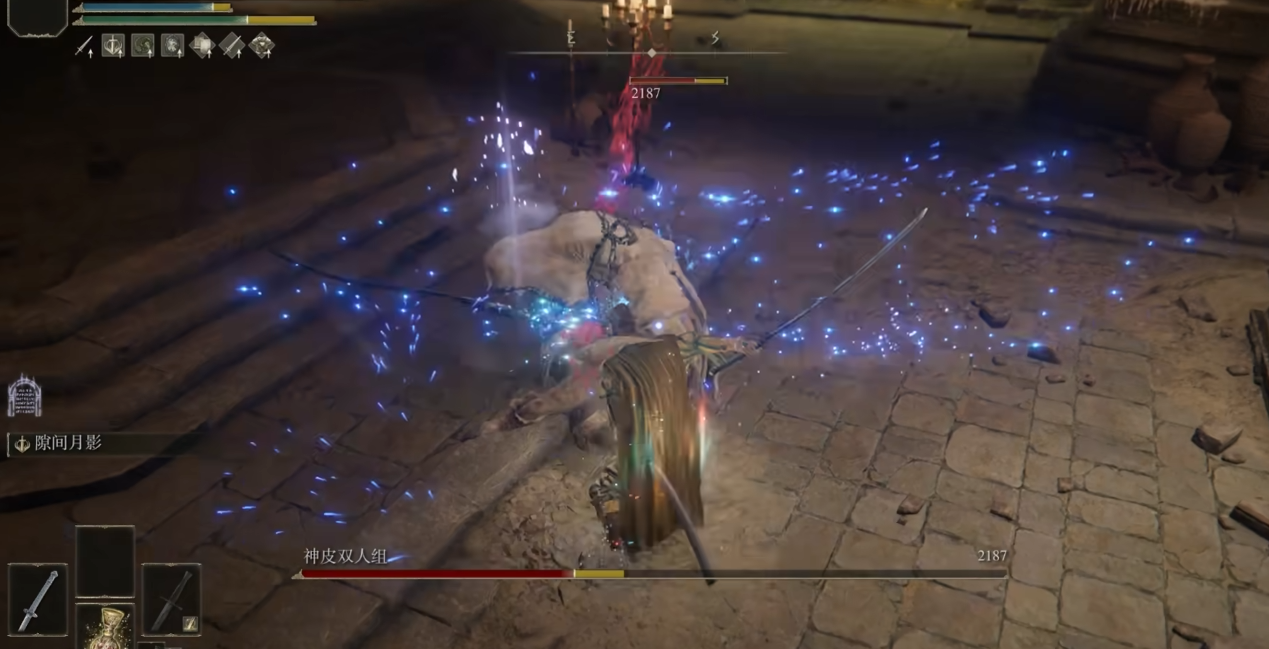Click the 隙间月影 skill label

tap(68, 444)
